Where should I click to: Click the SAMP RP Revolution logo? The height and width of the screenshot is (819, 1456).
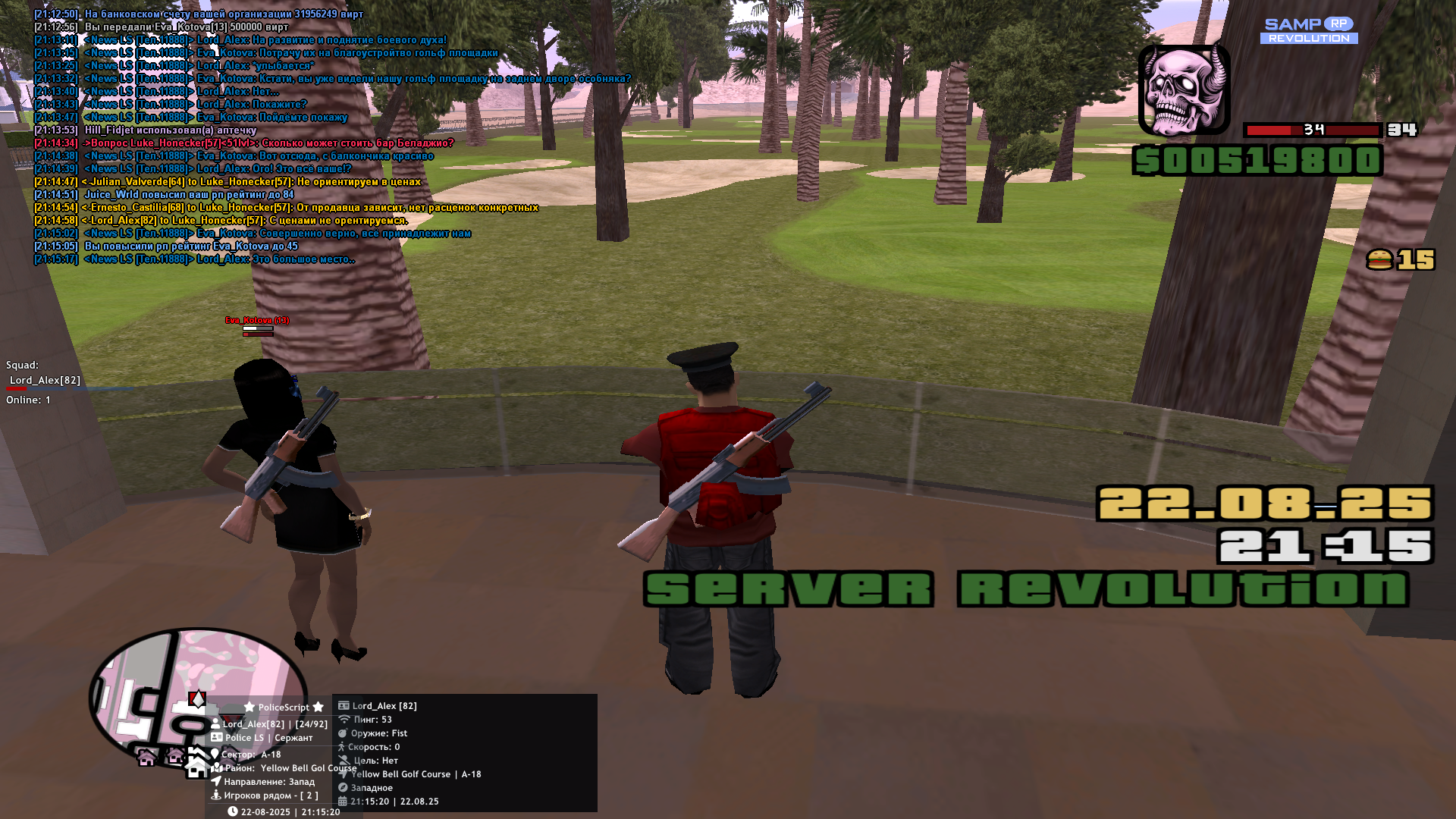[x=1309, y=30]
